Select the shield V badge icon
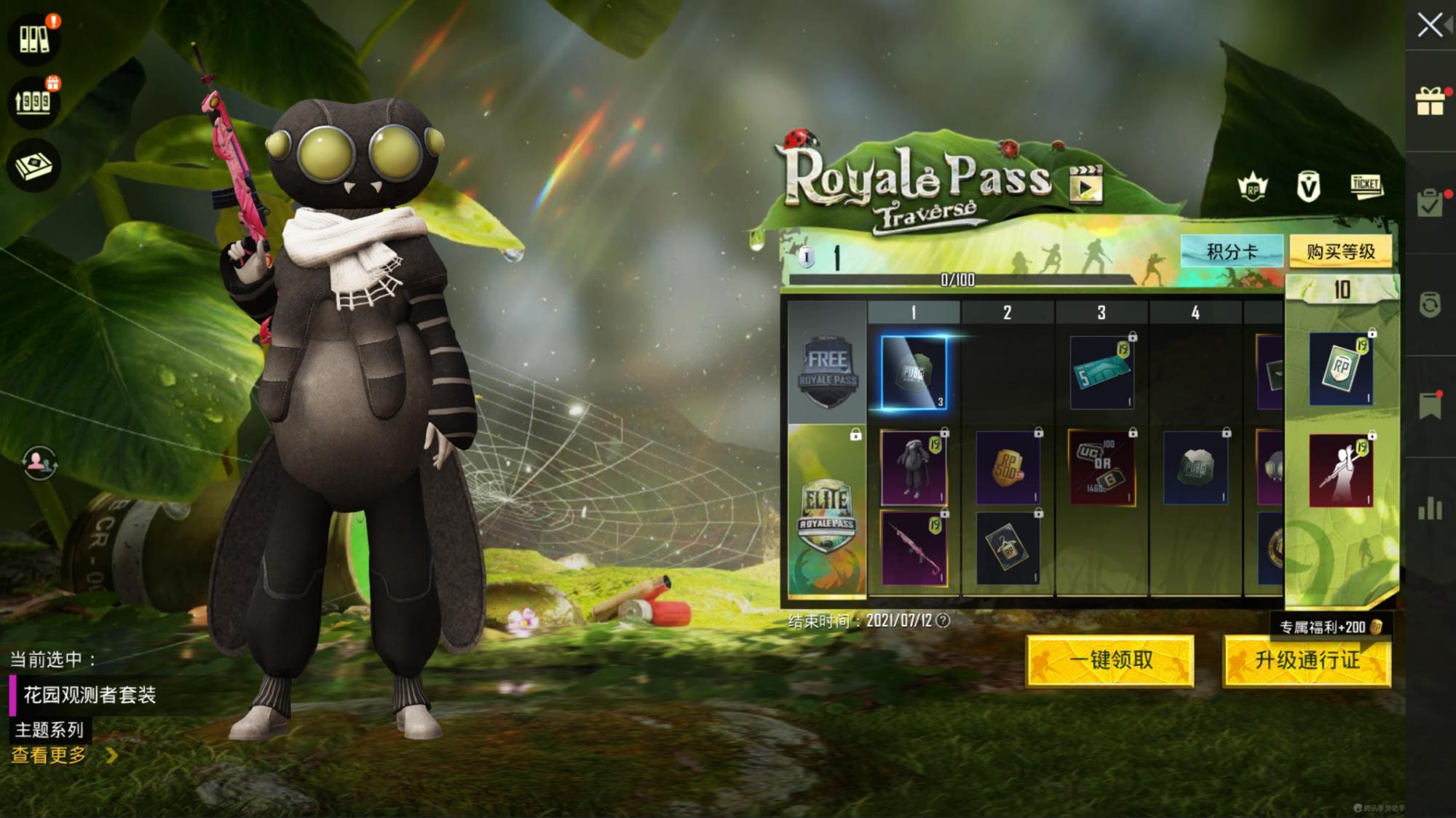 tap(1308, 188)
